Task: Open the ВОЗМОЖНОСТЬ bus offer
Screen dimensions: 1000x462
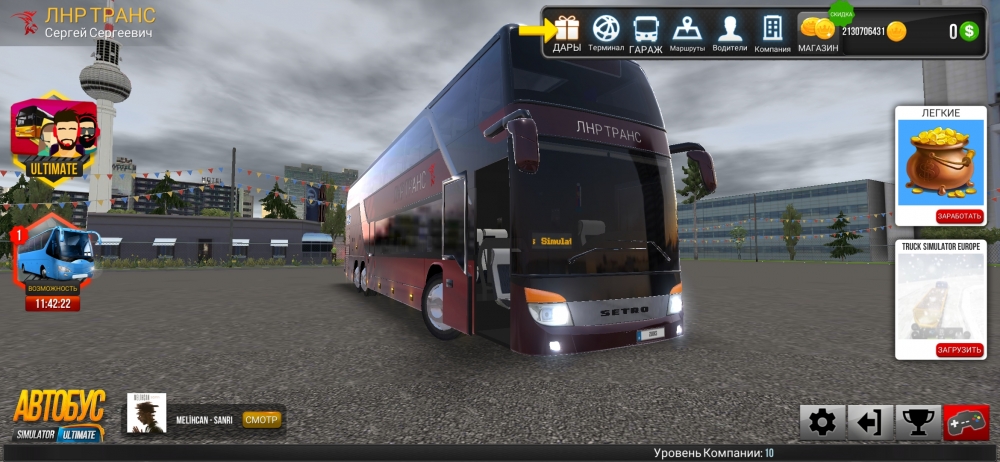Action: tap(57, 262)
